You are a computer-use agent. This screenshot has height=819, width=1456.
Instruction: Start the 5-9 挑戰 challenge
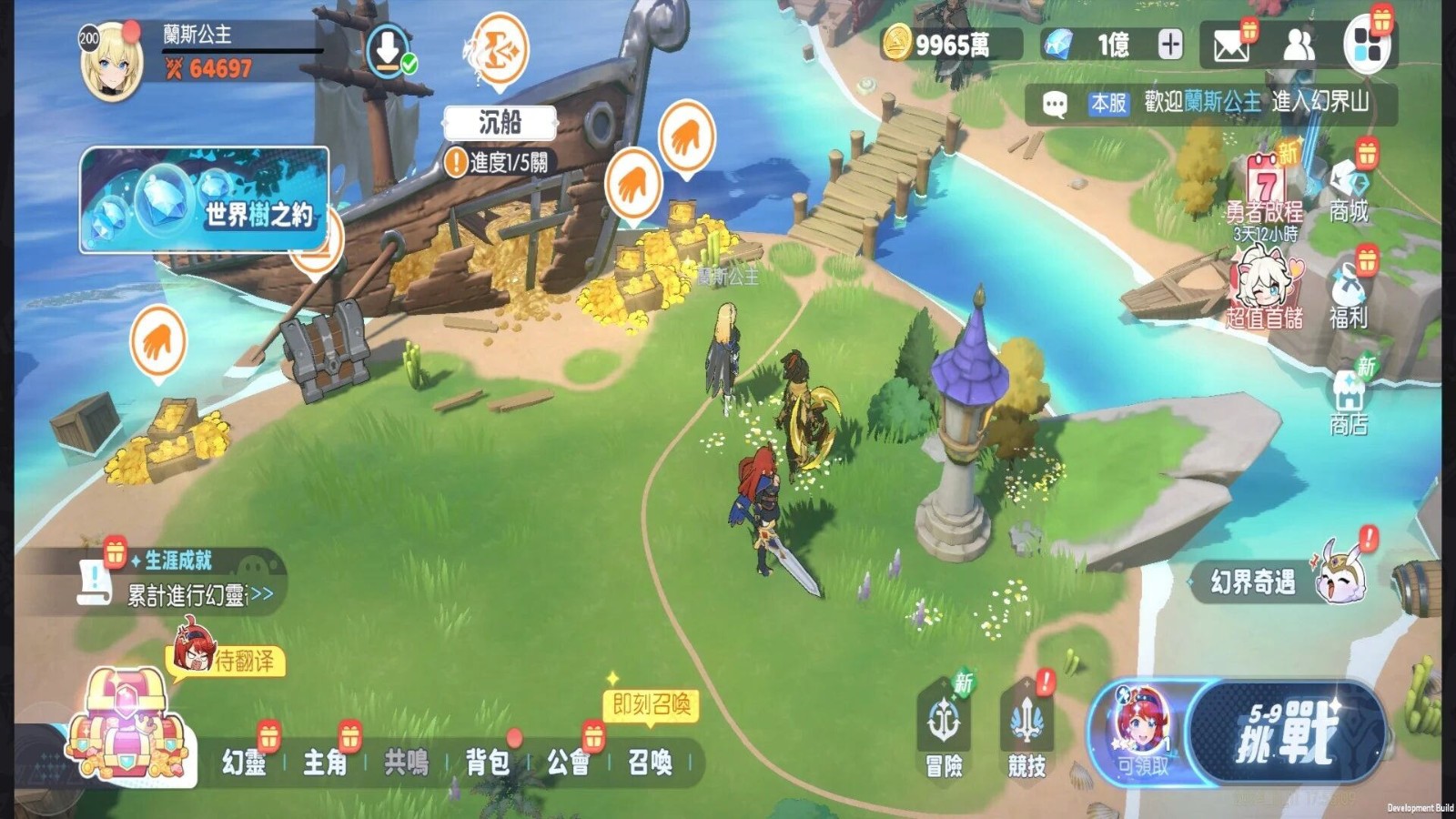tap(1288, 733)
